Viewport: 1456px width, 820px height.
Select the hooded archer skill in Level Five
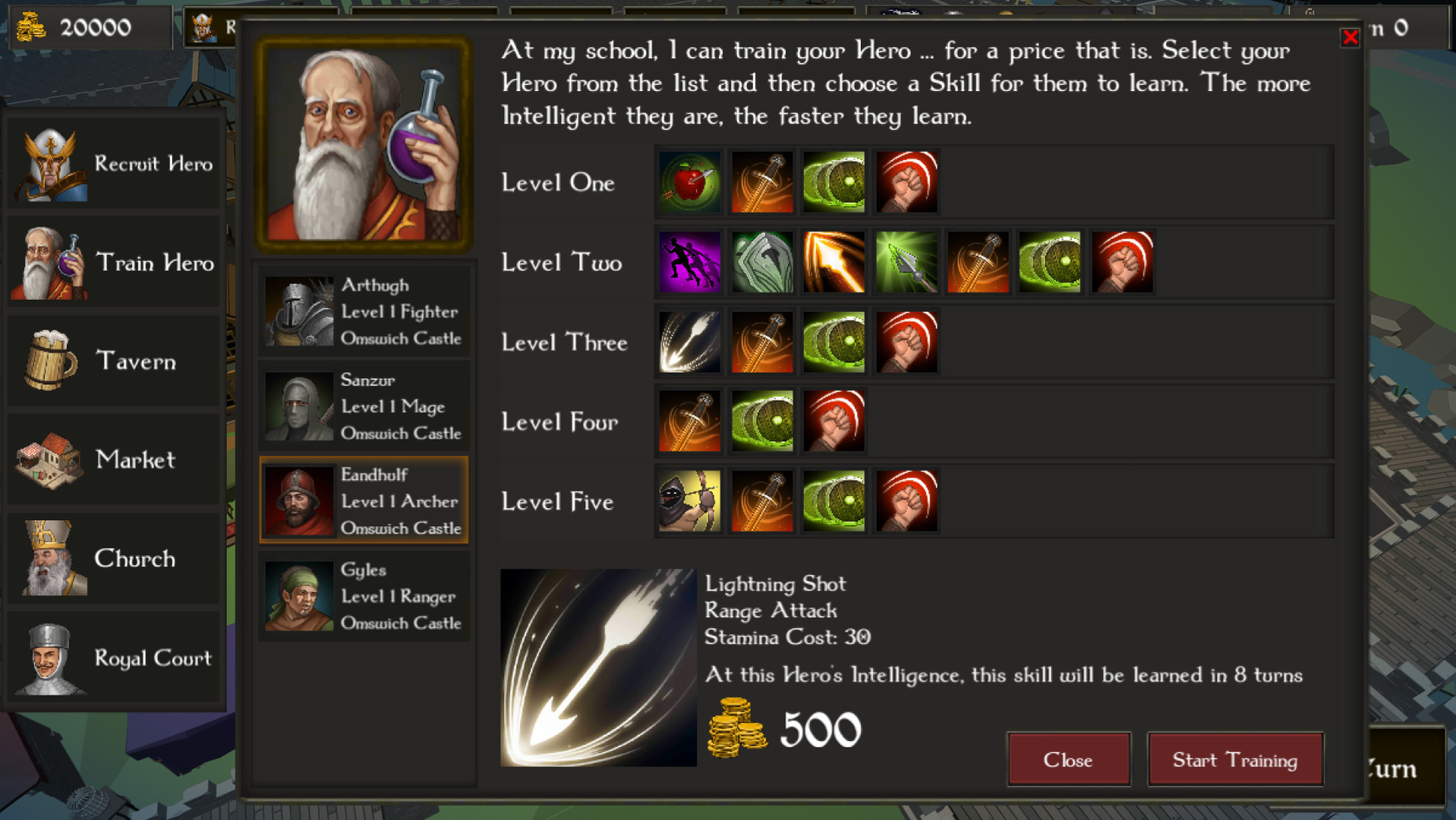point(688,500)
